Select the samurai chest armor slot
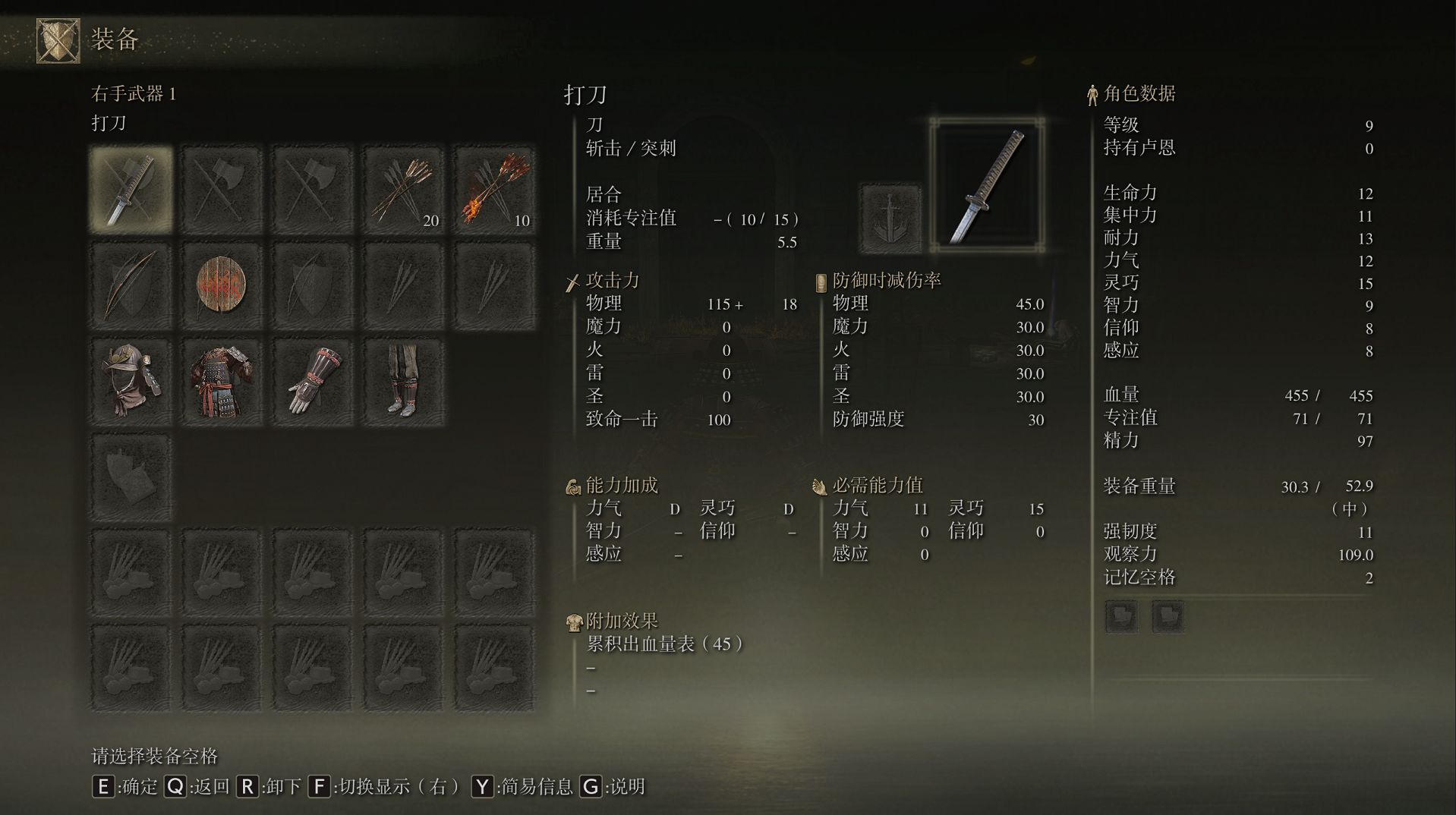1456x815 pixels. point(221,381)
